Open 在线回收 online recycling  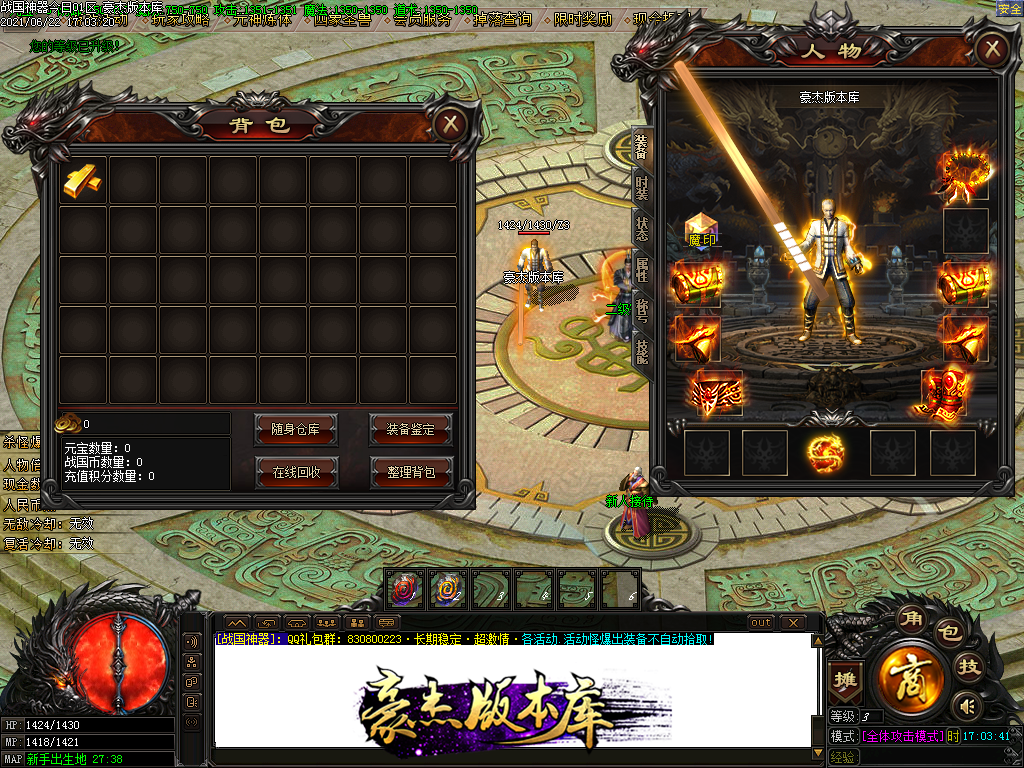296,472
